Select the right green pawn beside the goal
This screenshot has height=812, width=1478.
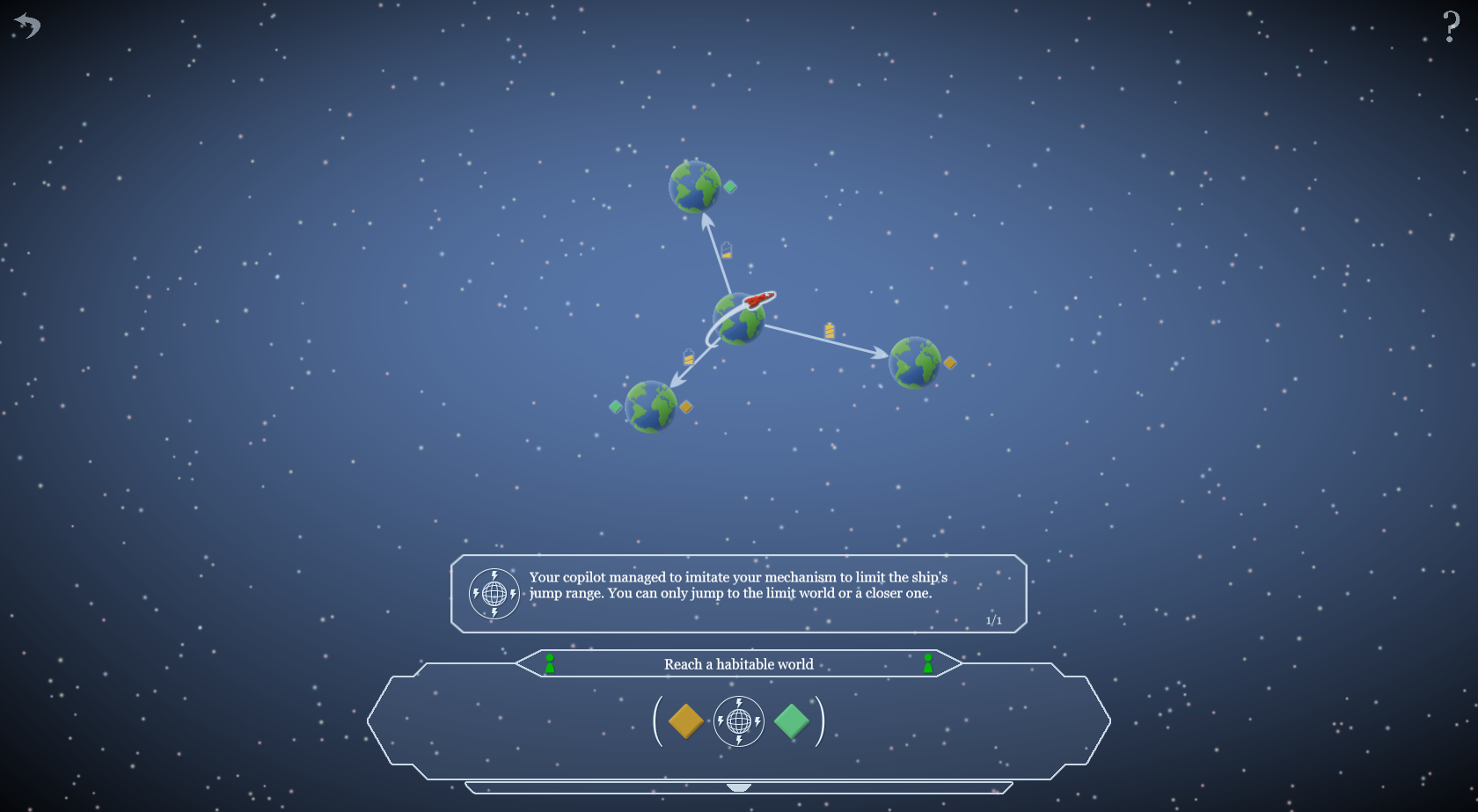928,663
